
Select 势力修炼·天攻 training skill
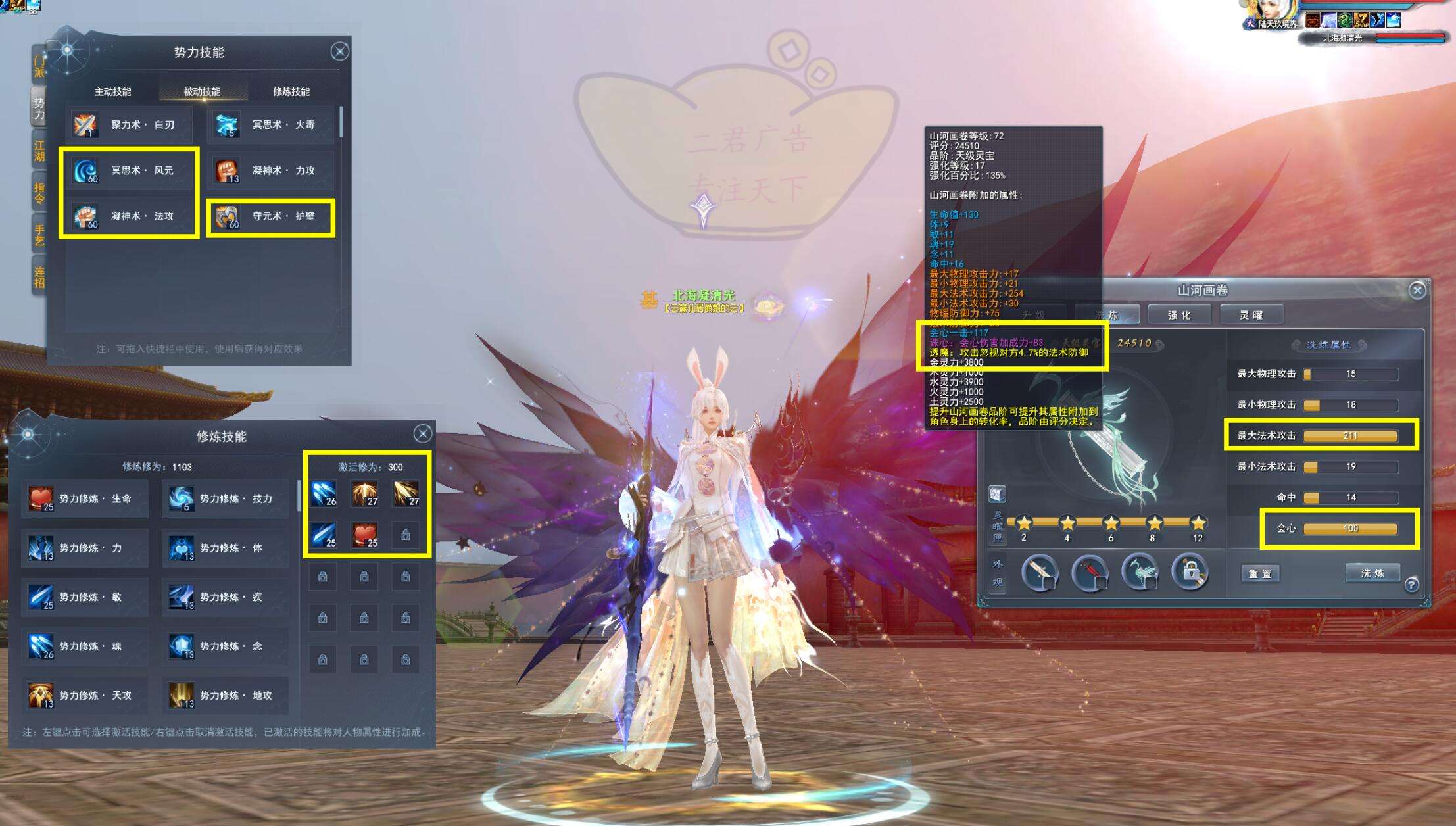84,695
